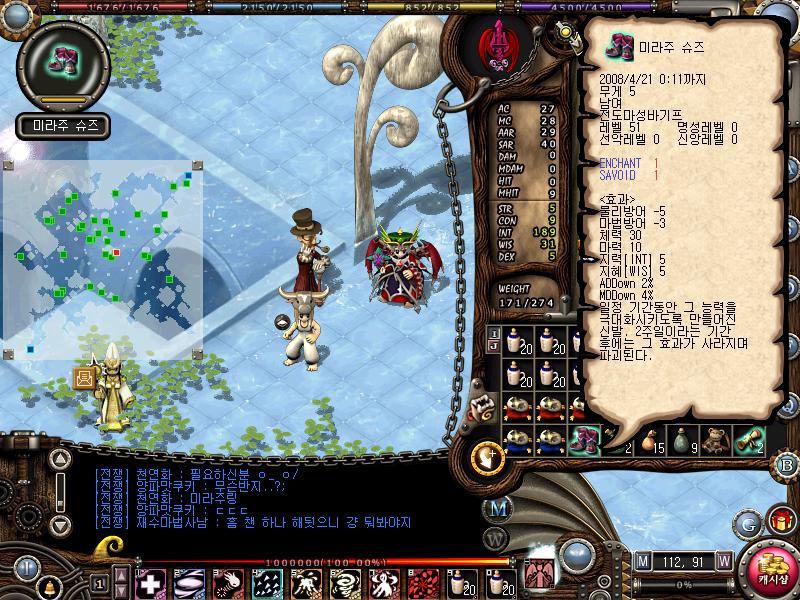
Task: Click the gold moon-plus round button
Action: click(487, 456)
